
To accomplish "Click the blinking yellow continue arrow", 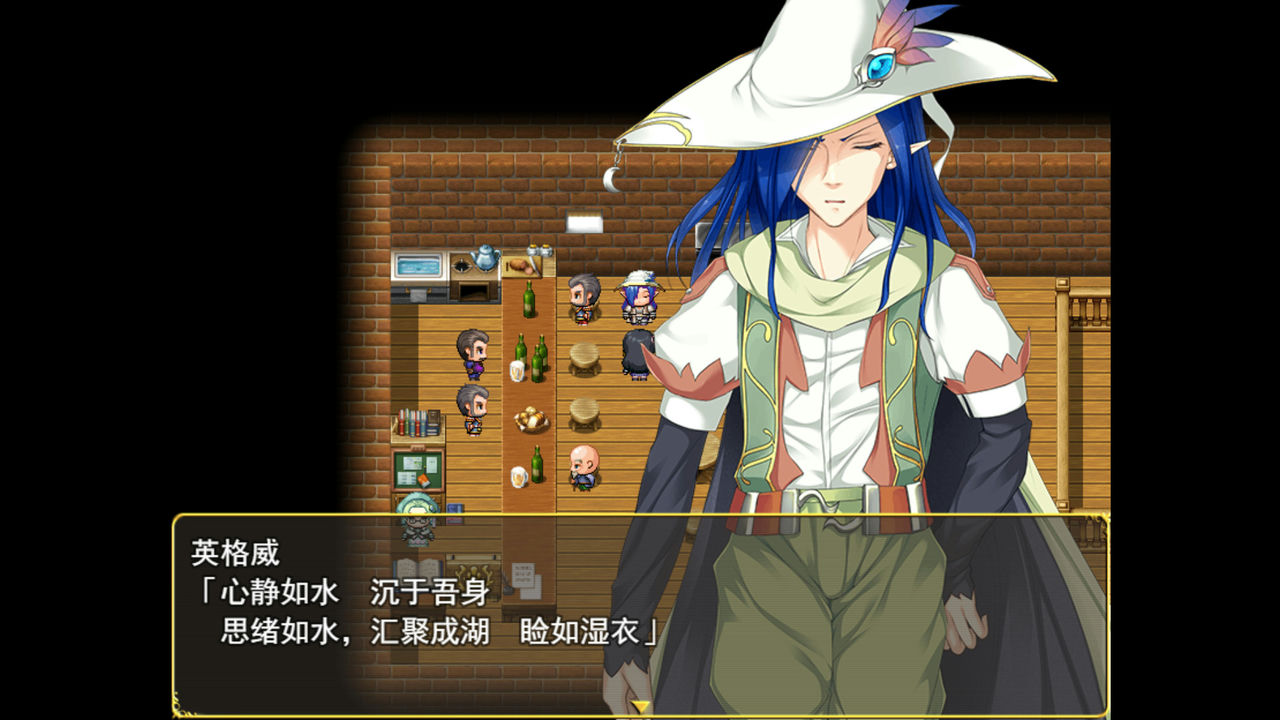I will pyautogui.click(x=638, y=707).
